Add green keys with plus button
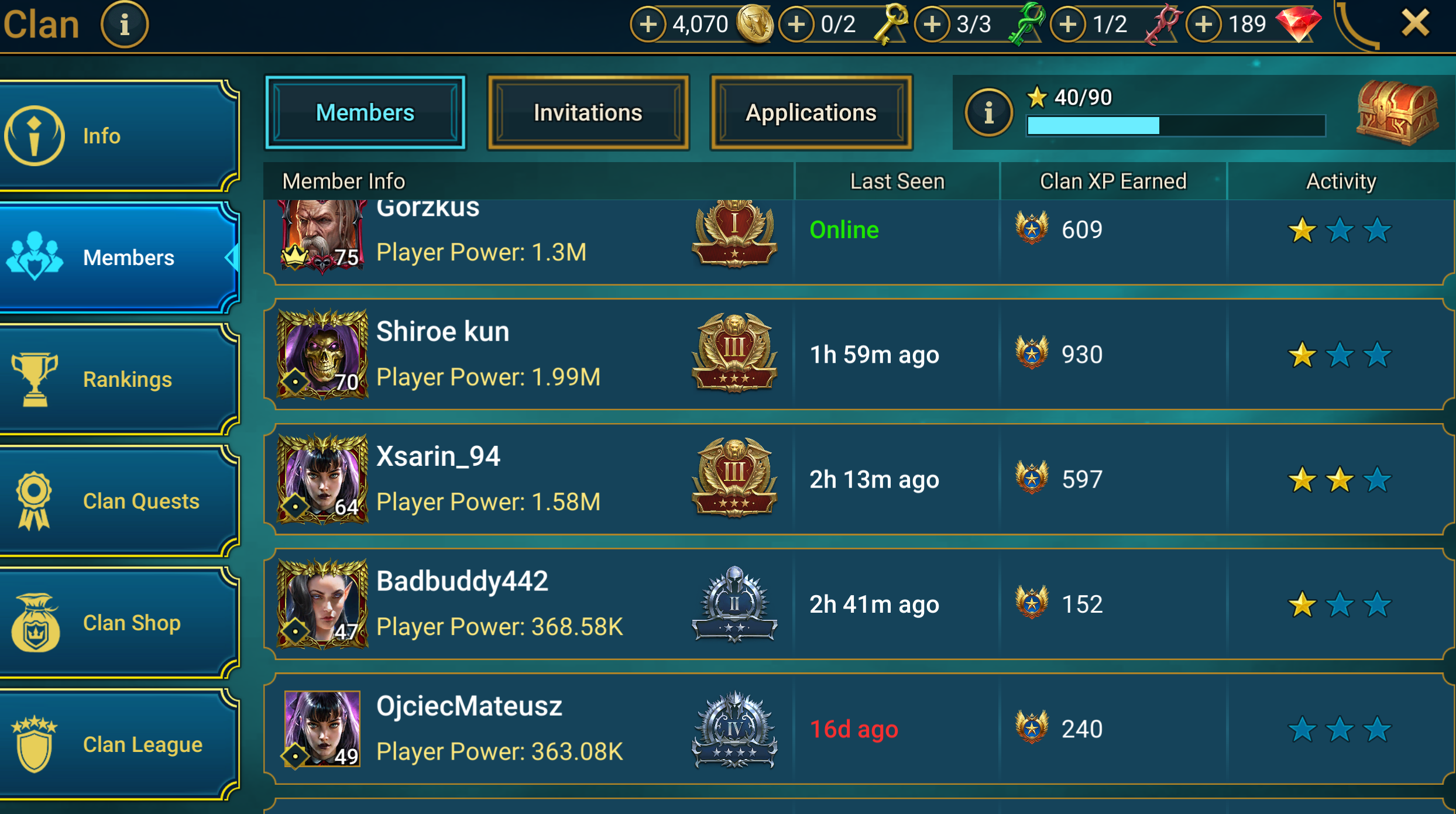Viewport: 1456px width, 814px height. pyautogui.click(x=932, y=25)
